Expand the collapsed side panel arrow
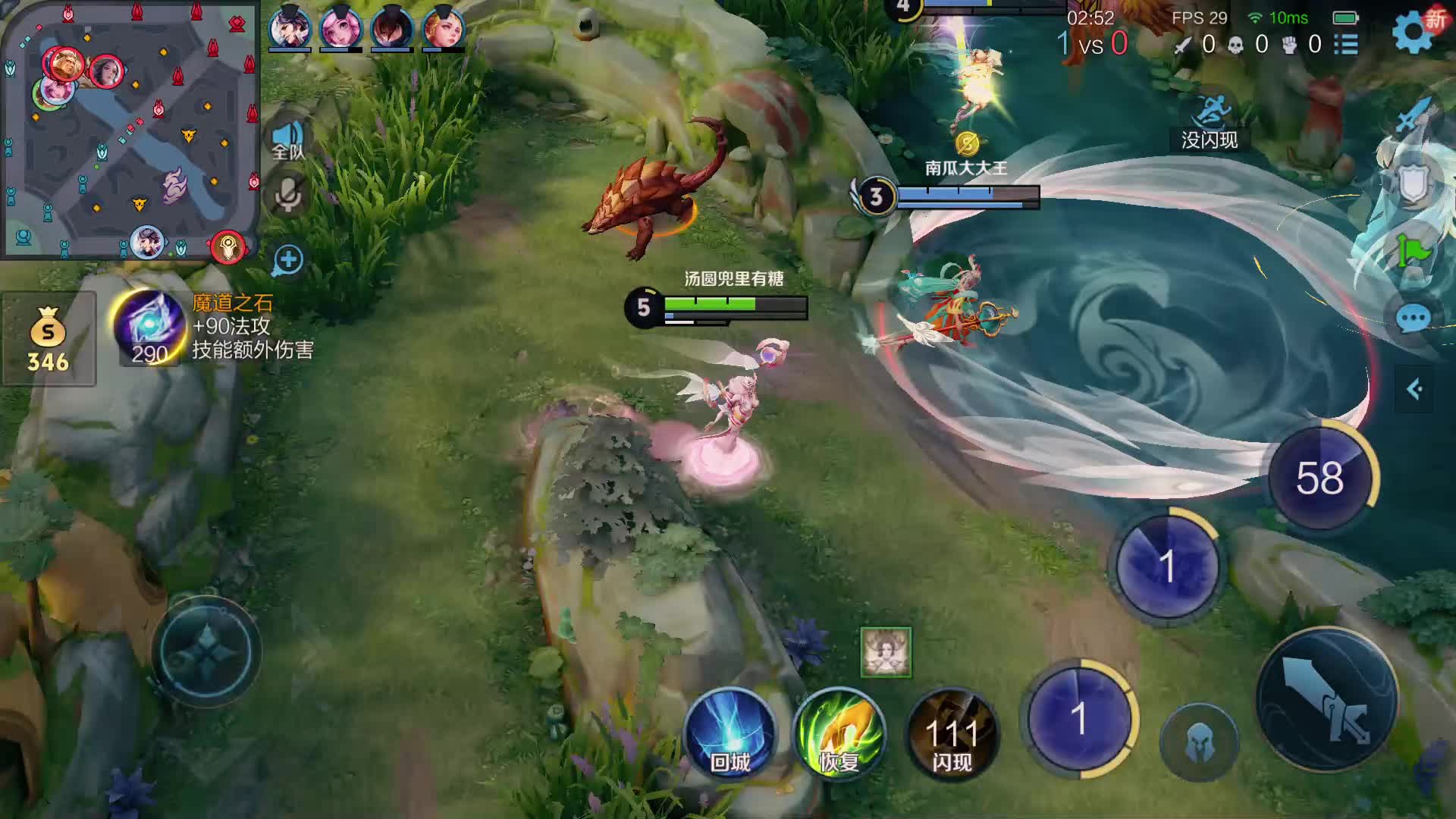Viewport: 1456px width, 819px height. click(x=1414, y=390)
